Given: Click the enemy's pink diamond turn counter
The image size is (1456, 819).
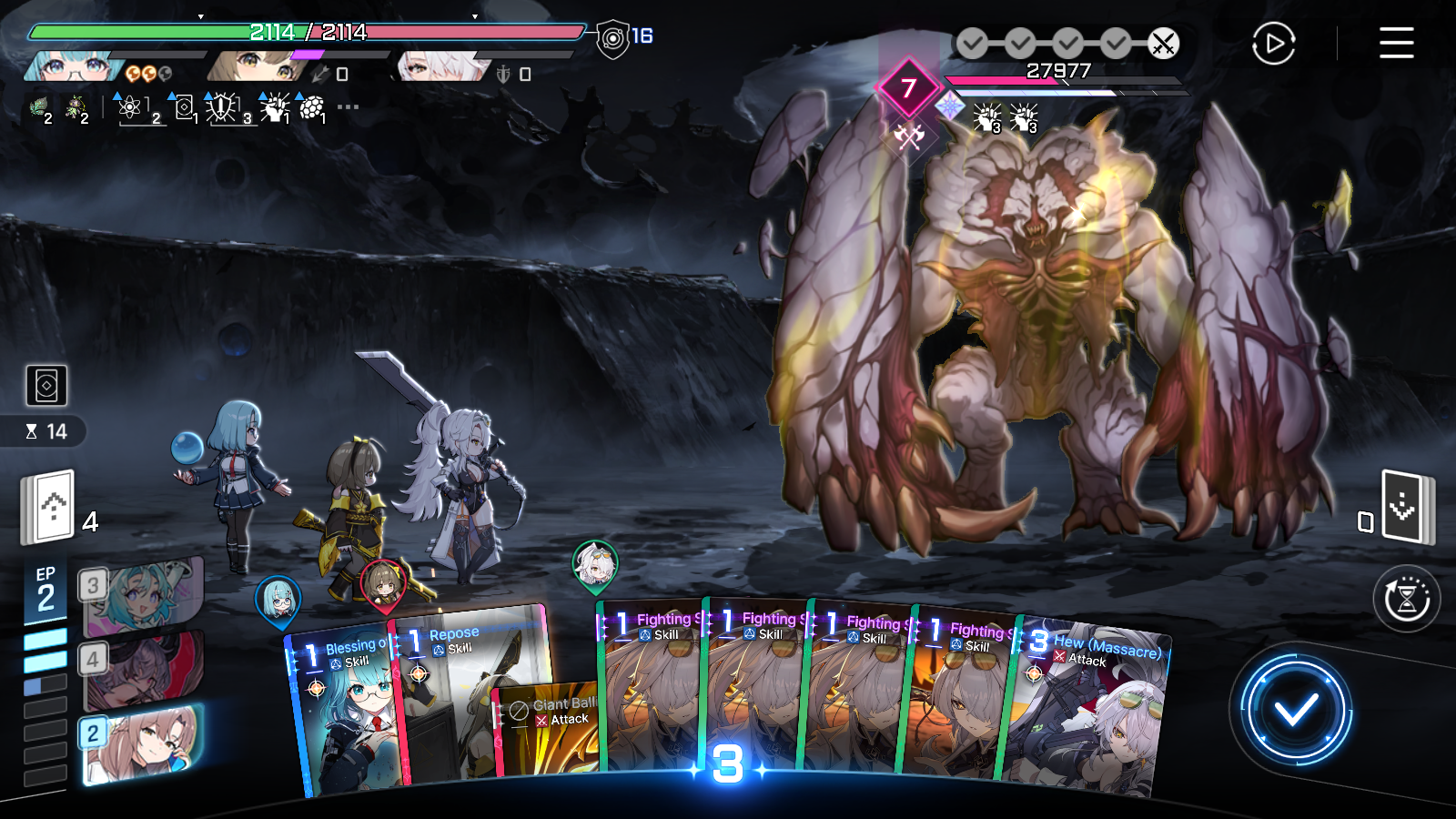Looking at the screenshot, I should [907, 88].
